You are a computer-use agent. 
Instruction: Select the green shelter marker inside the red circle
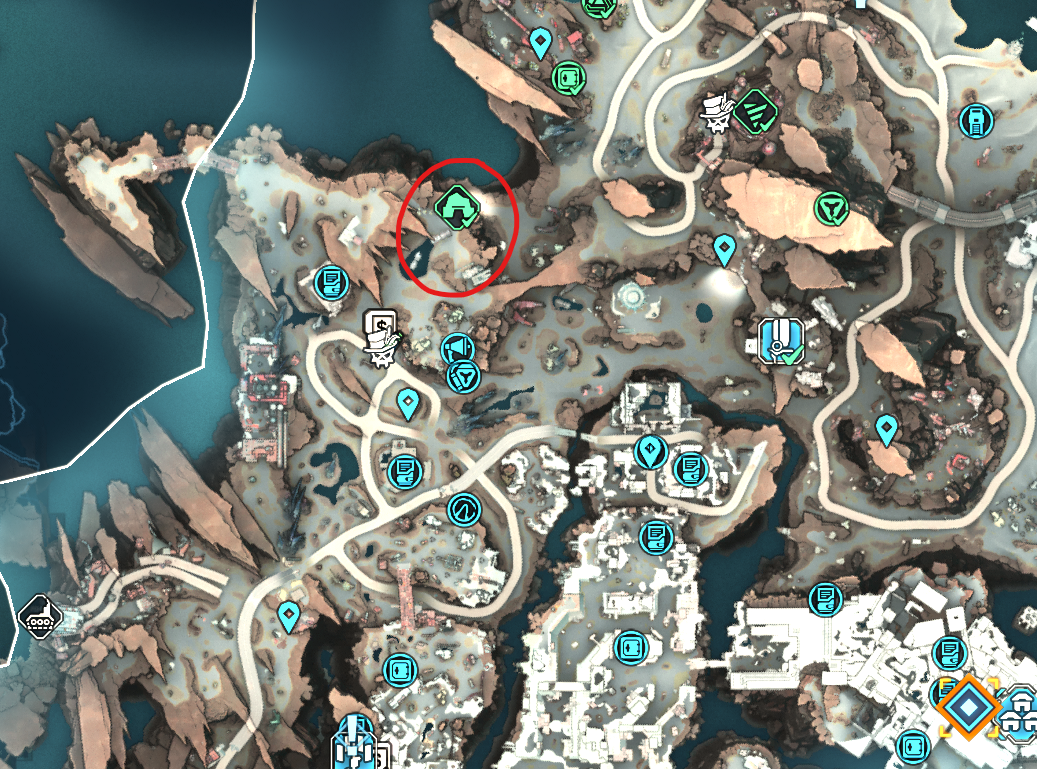[x=459, y=207]
